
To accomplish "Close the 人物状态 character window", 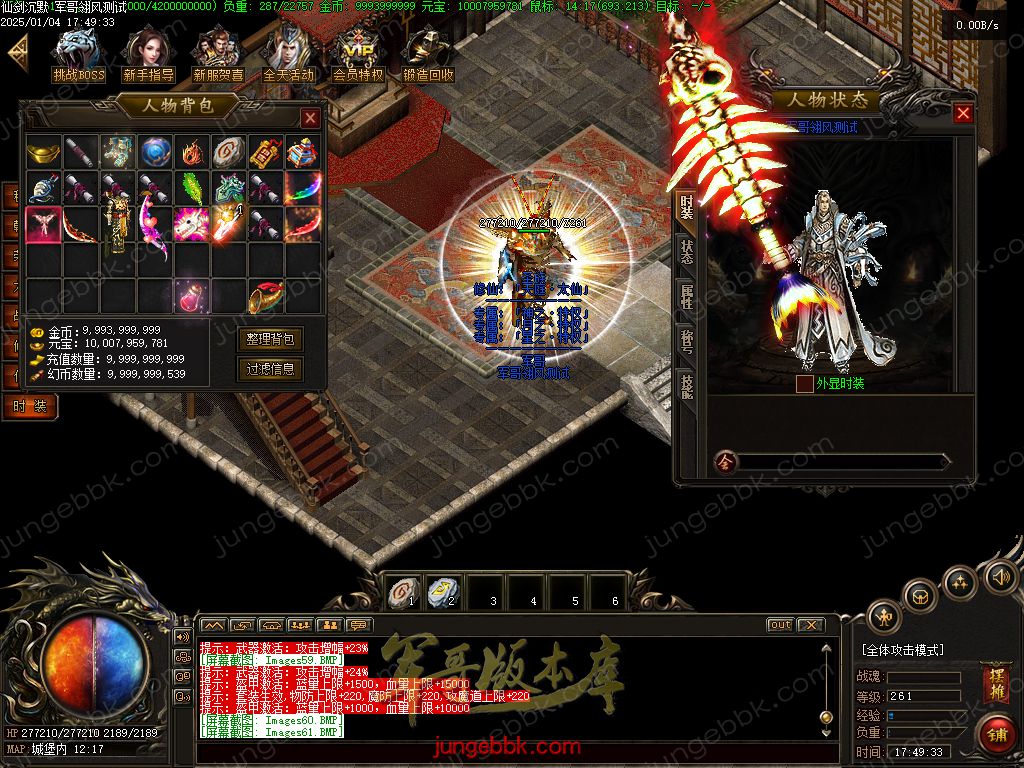I will point(963,113).
